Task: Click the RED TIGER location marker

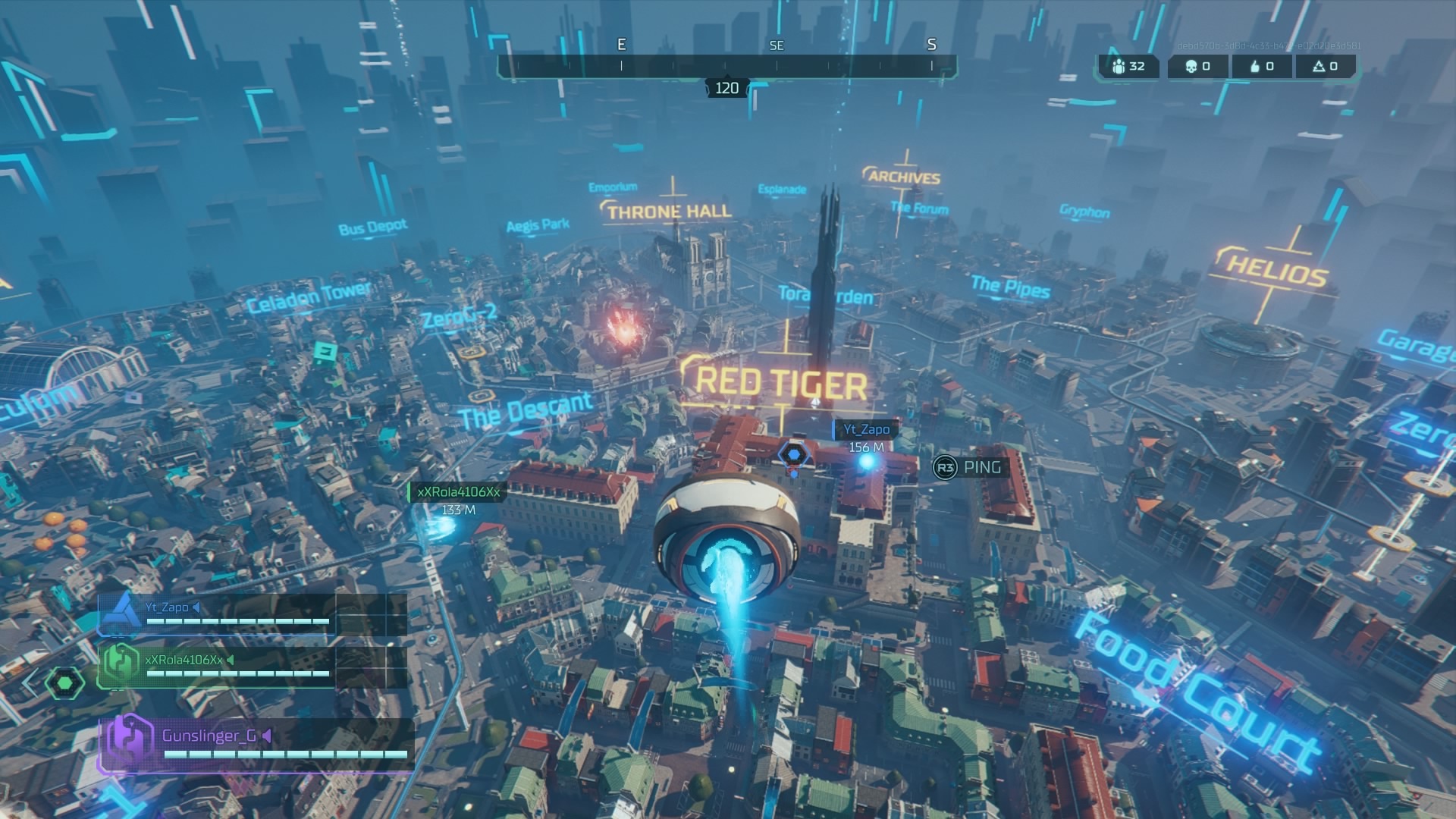Action: tap(781, 381)
